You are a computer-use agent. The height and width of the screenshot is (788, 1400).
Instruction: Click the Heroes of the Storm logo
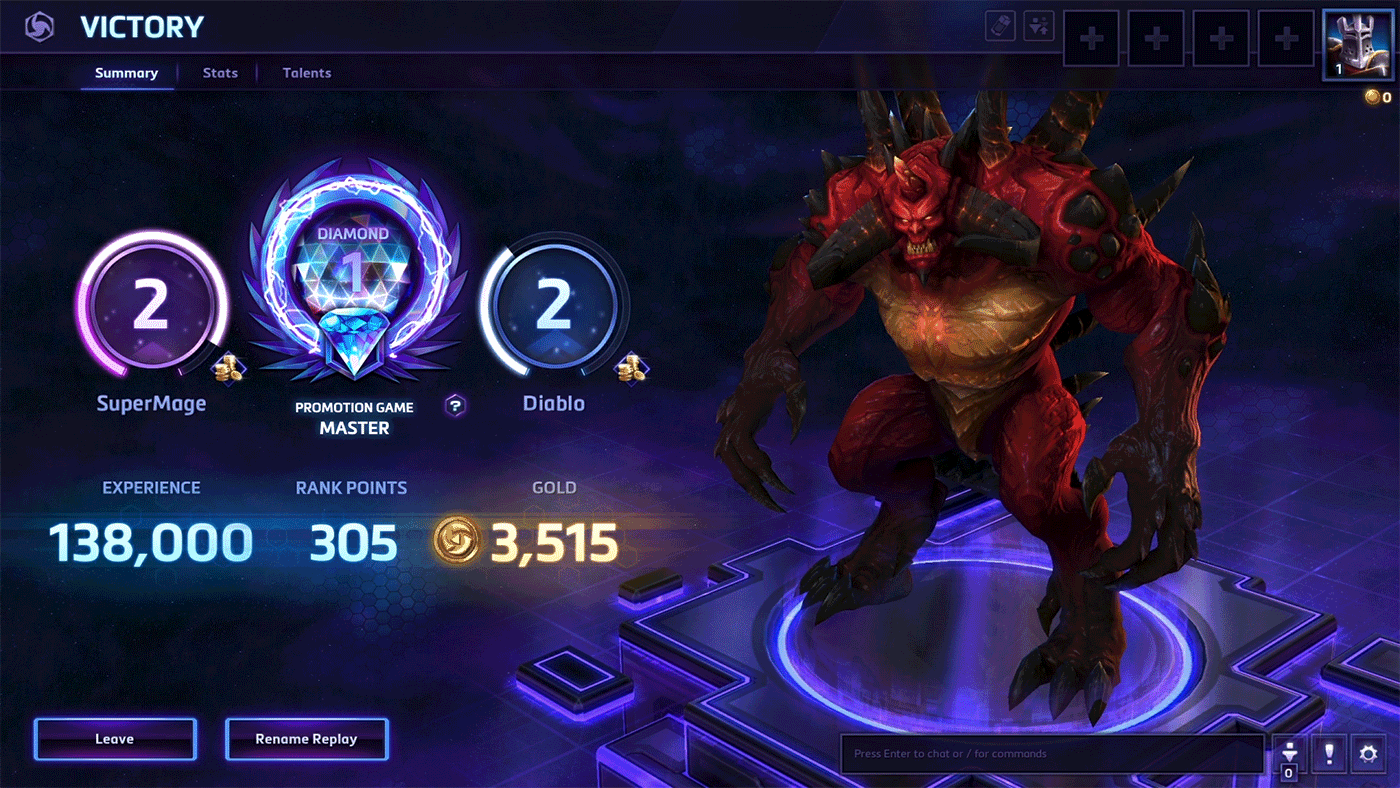click(40, 27)
